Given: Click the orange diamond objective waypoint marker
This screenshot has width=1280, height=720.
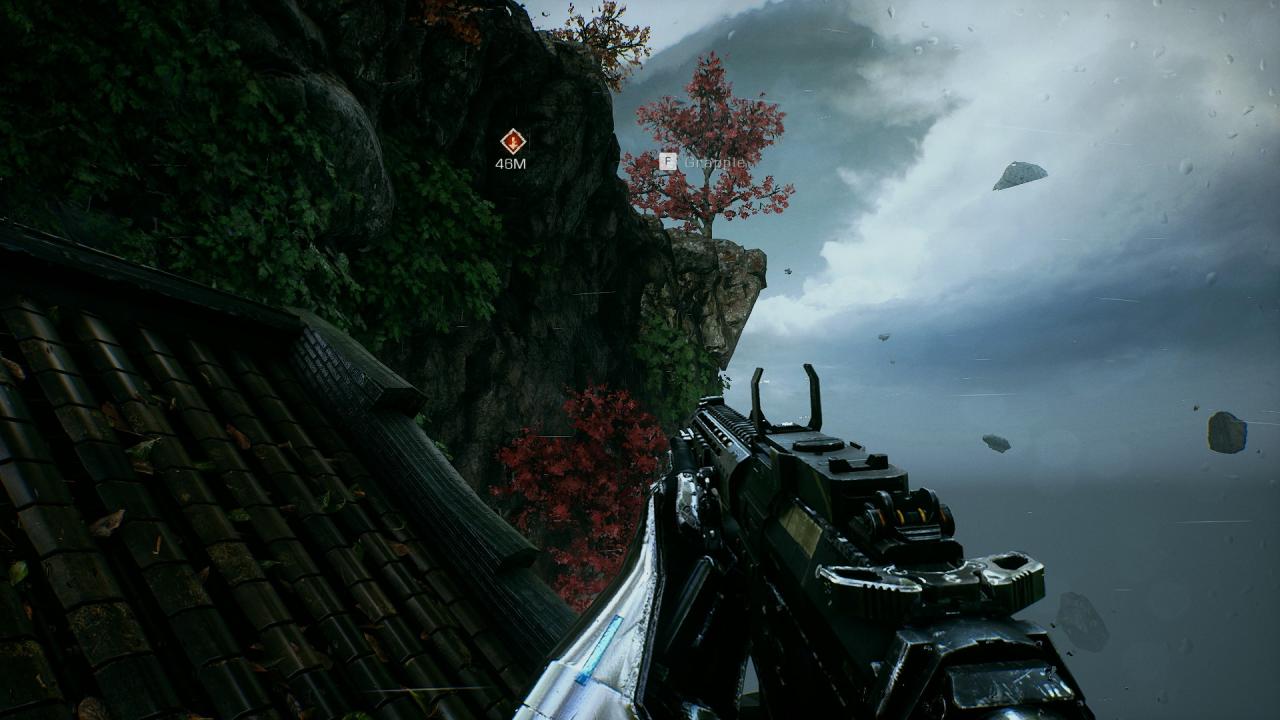Looking at the screenshot, I should click(x=512, y=141).
